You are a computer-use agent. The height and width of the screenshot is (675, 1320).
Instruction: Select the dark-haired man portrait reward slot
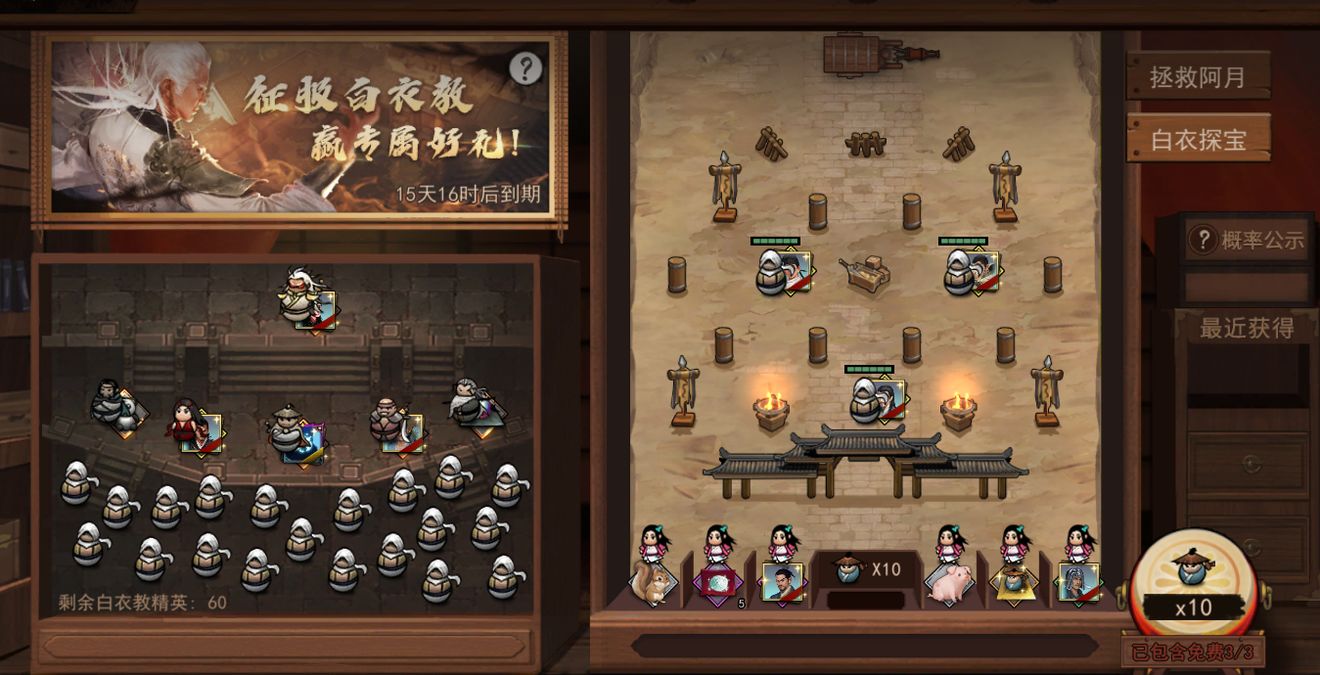coord(782,582)
